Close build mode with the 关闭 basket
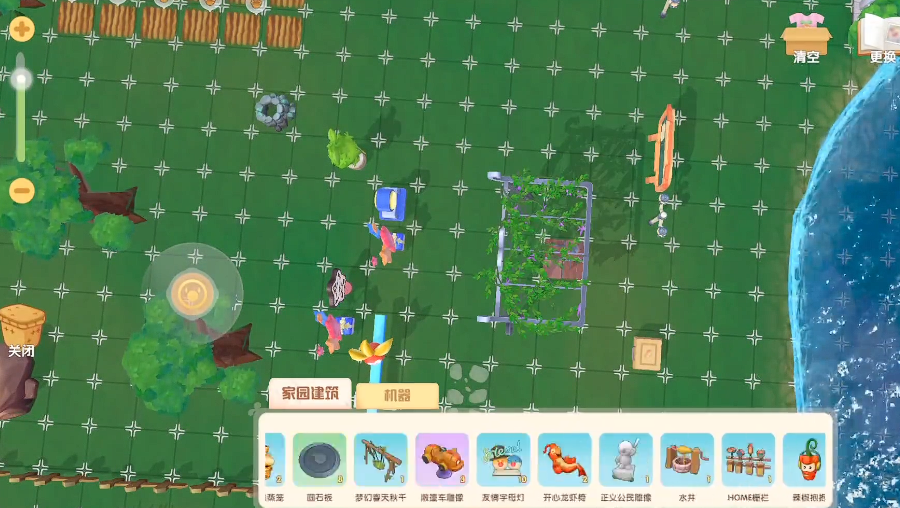 [22, 329]
